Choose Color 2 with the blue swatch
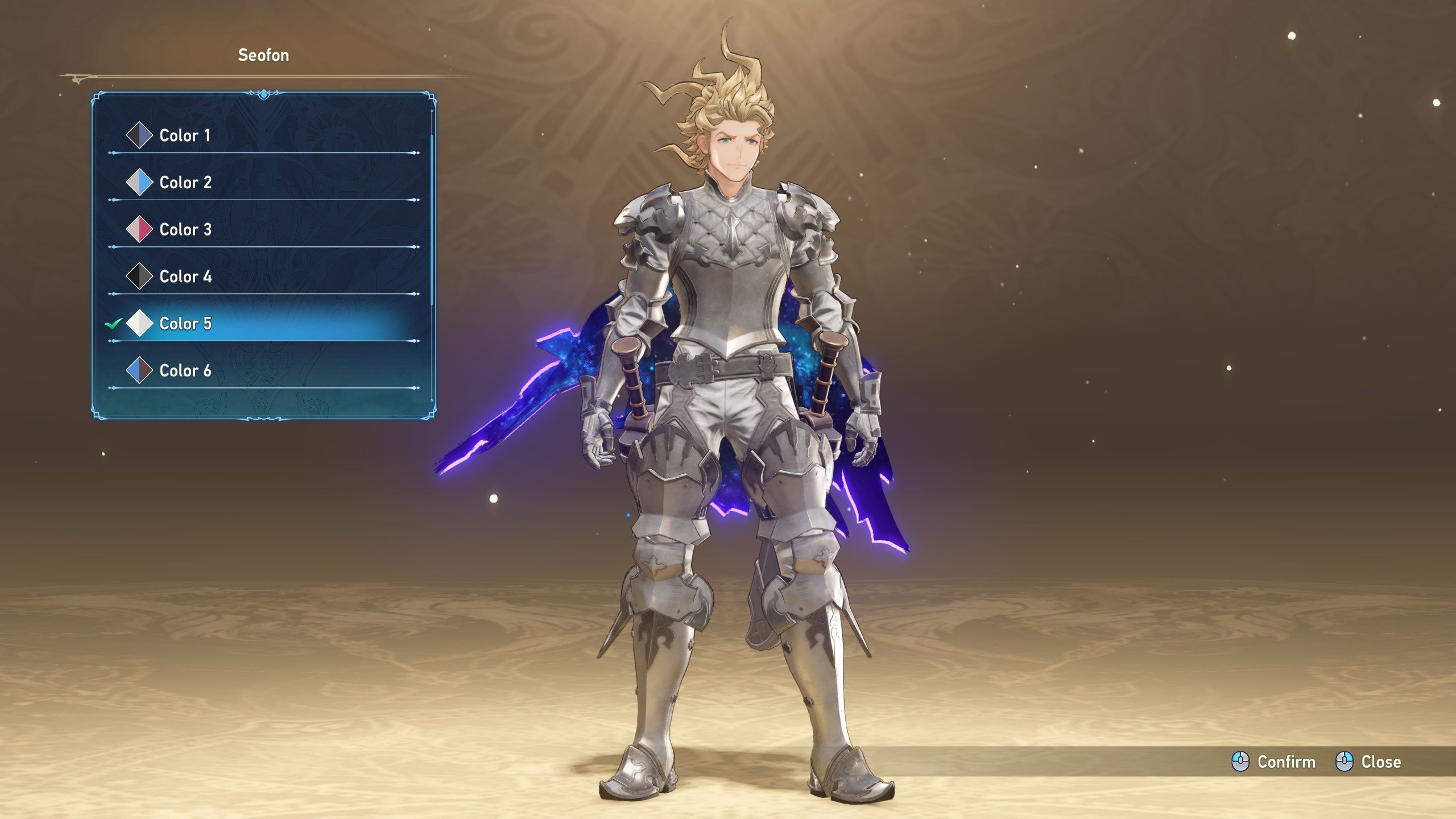1456x819 pixels. pyautogui.click(x=185, y=183)
